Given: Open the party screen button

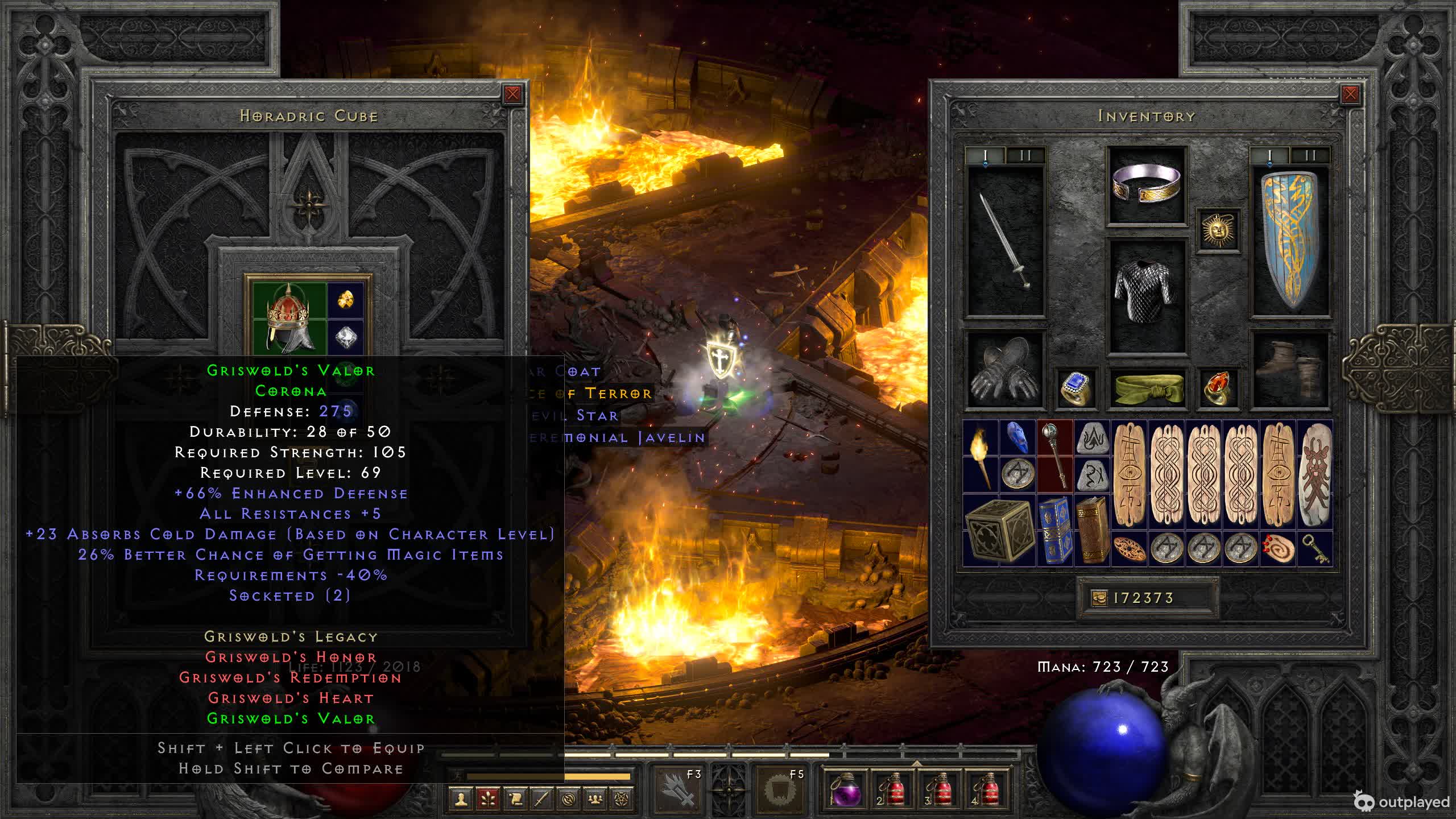Looking at the screenshot, I should coord(594,799).
